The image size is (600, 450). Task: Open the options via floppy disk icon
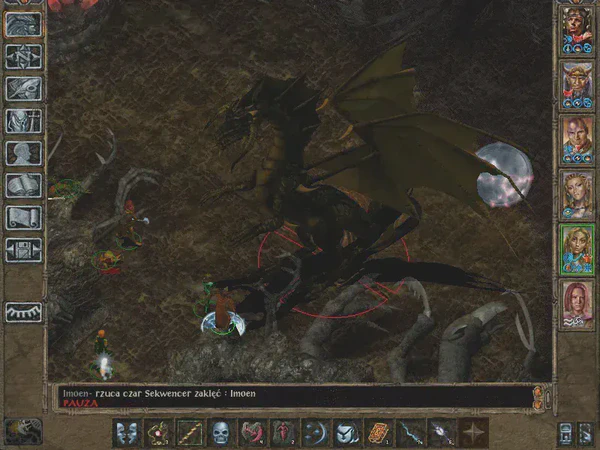pos(22,249)
